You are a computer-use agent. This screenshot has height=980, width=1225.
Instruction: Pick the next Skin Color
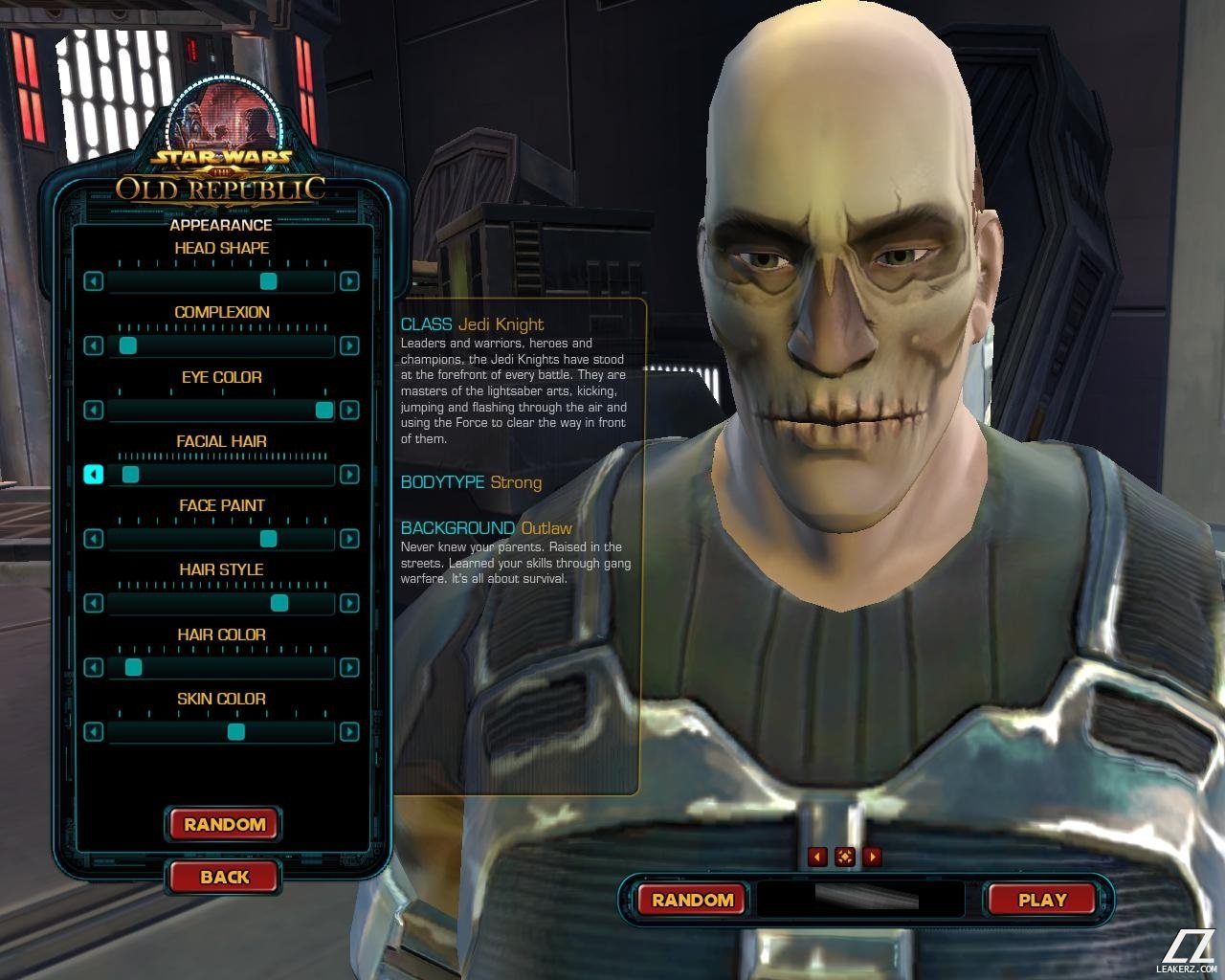click(x=349, y=732)
